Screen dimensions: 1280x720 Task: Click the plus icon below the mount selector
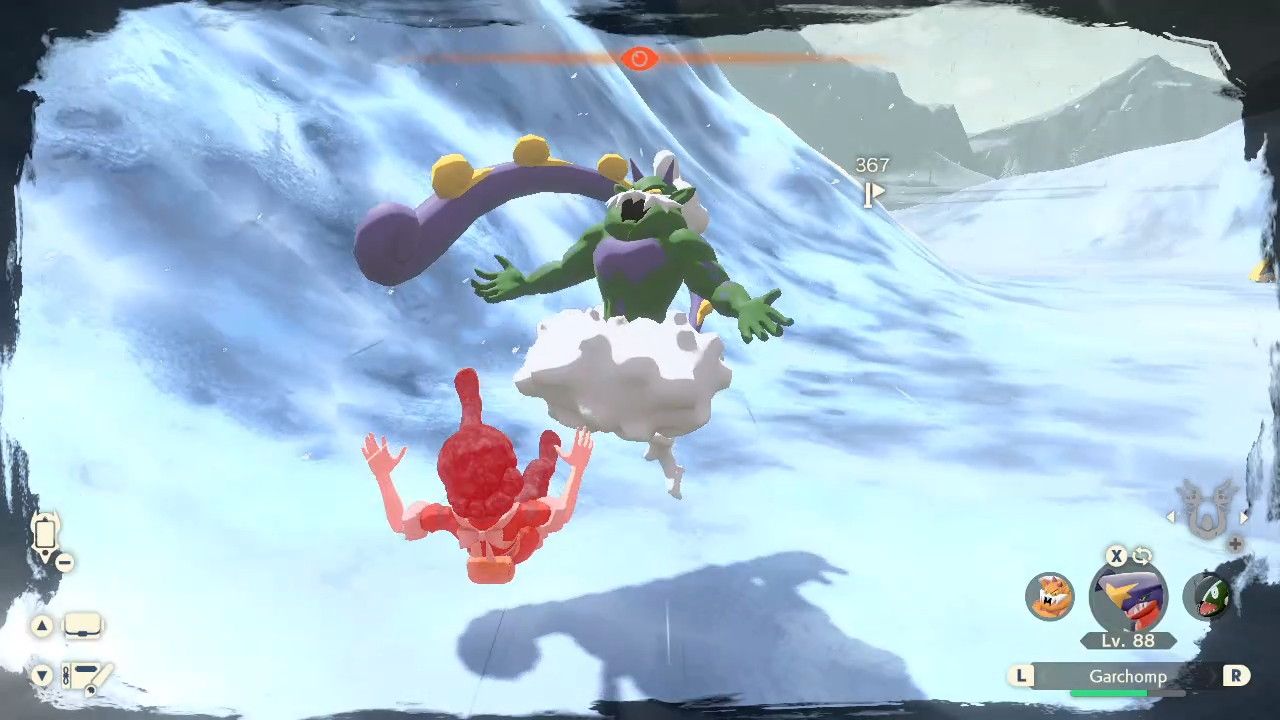(x=1235, y=542)
